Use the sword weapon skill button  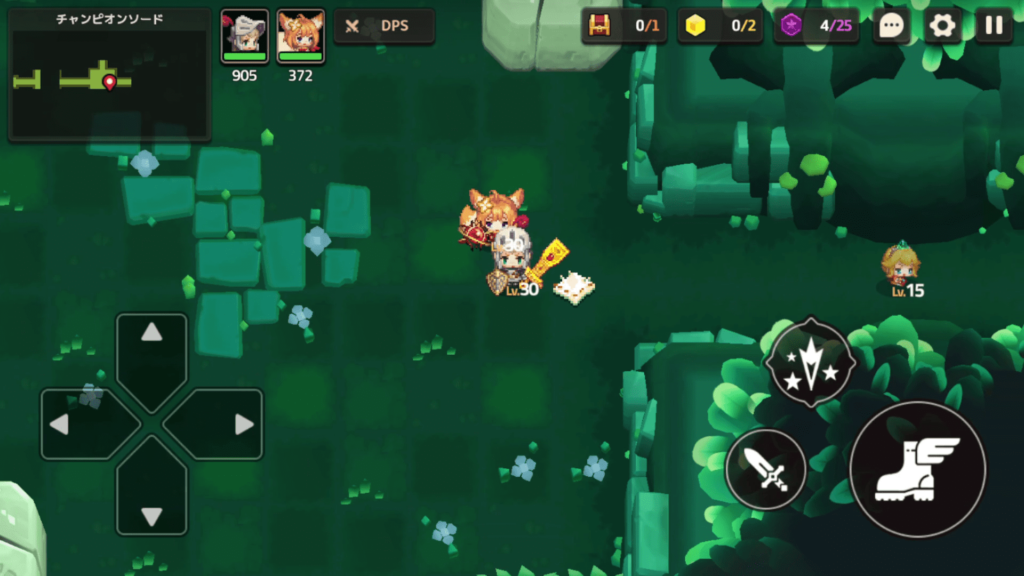point(766,470)
